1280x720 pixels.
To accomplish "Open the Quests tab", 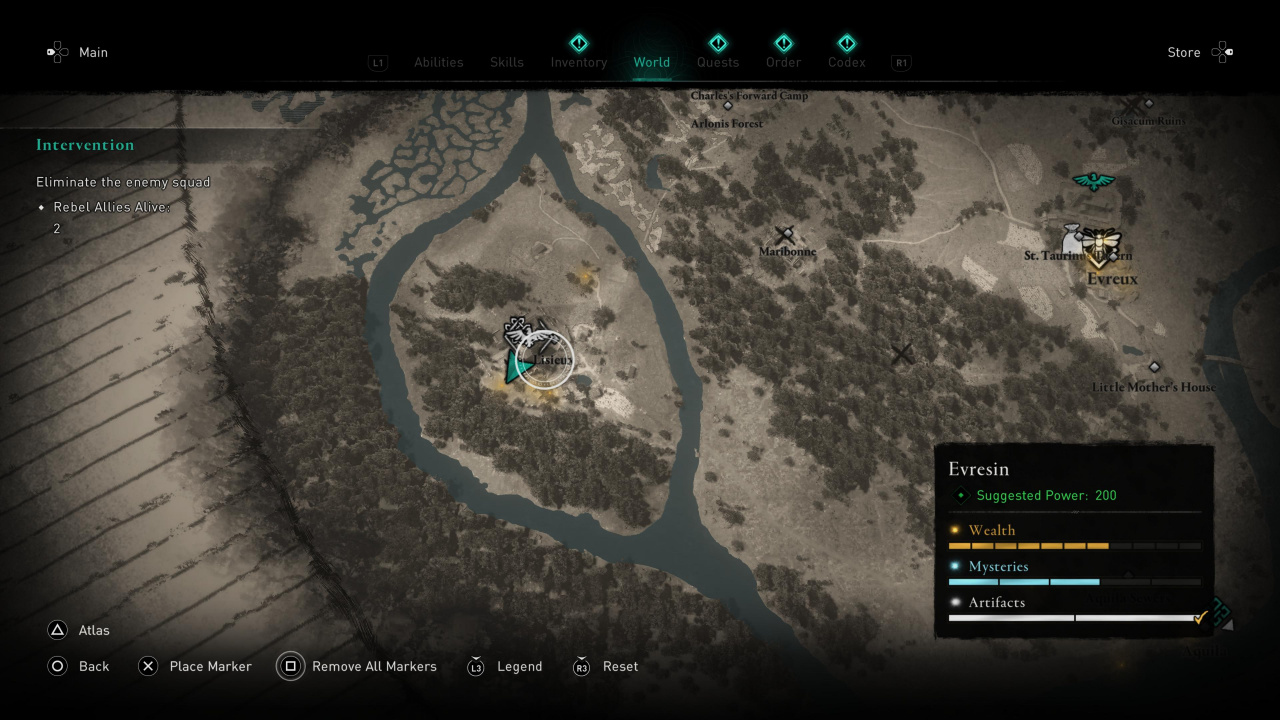I will click(717, 62).
